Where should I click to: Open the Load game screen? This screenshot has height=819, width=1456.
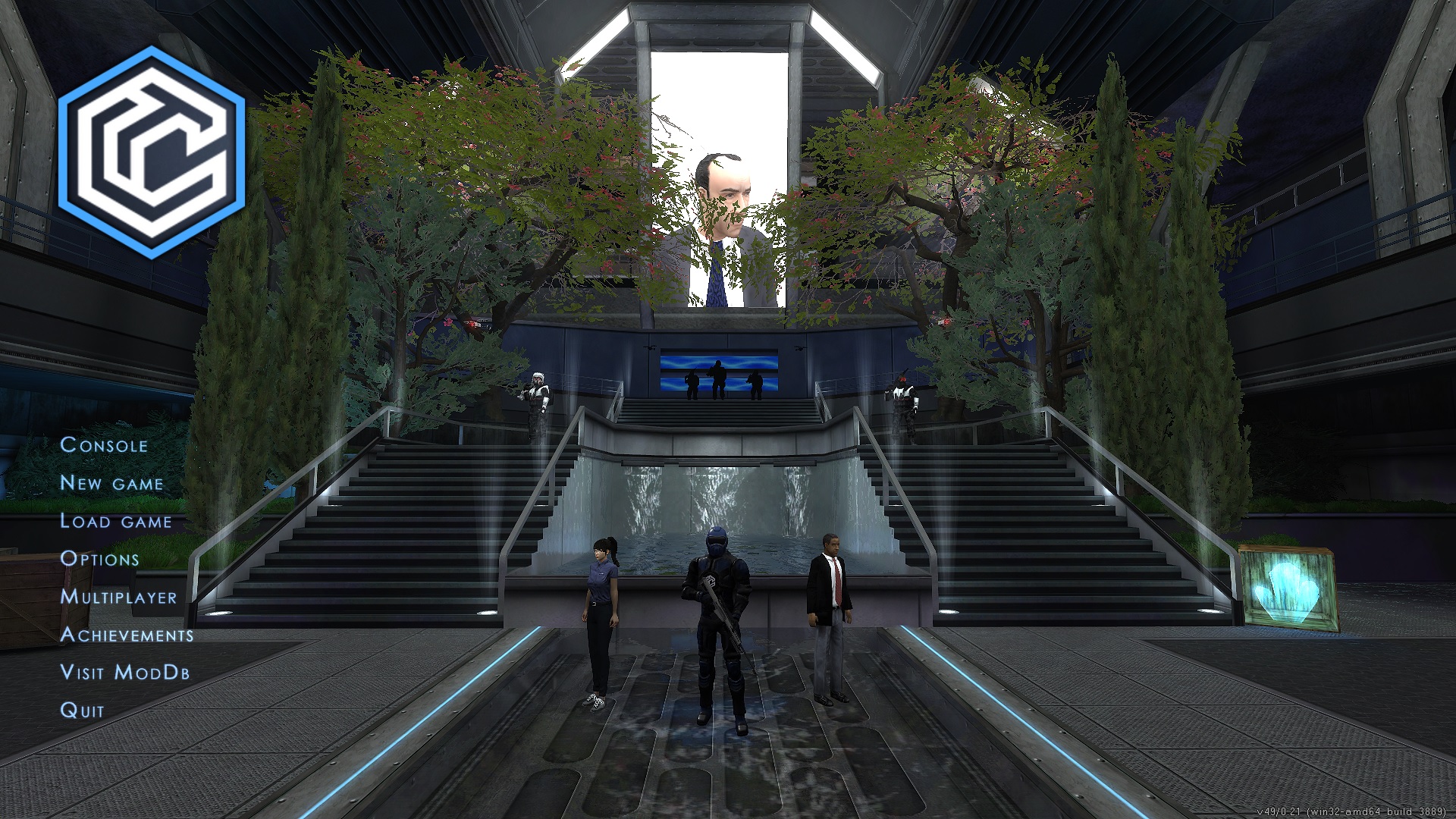(116, 521)
